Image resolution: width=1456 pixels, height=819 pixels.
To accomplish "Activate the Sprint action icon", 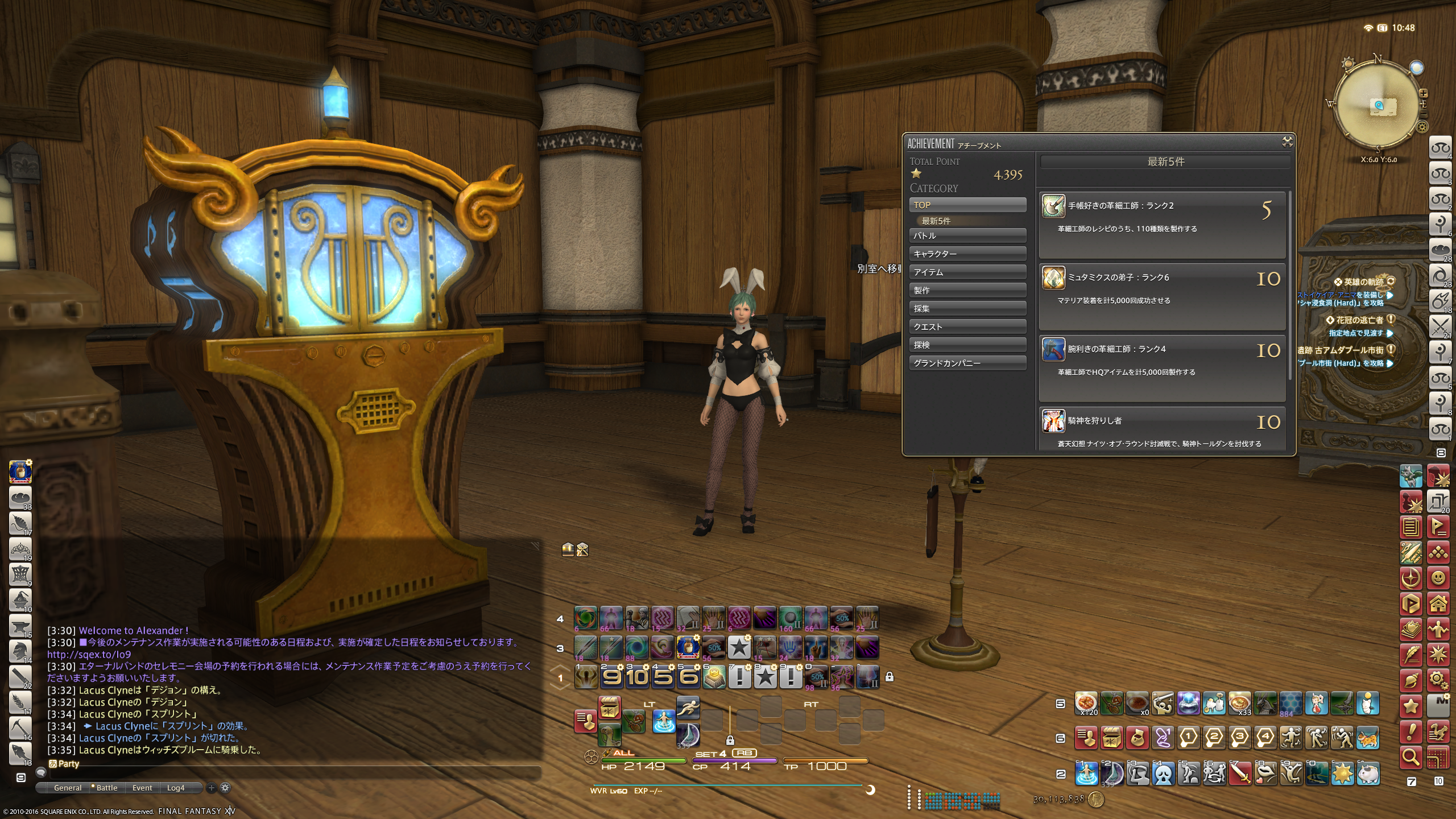I will click(x=688, y=708).
